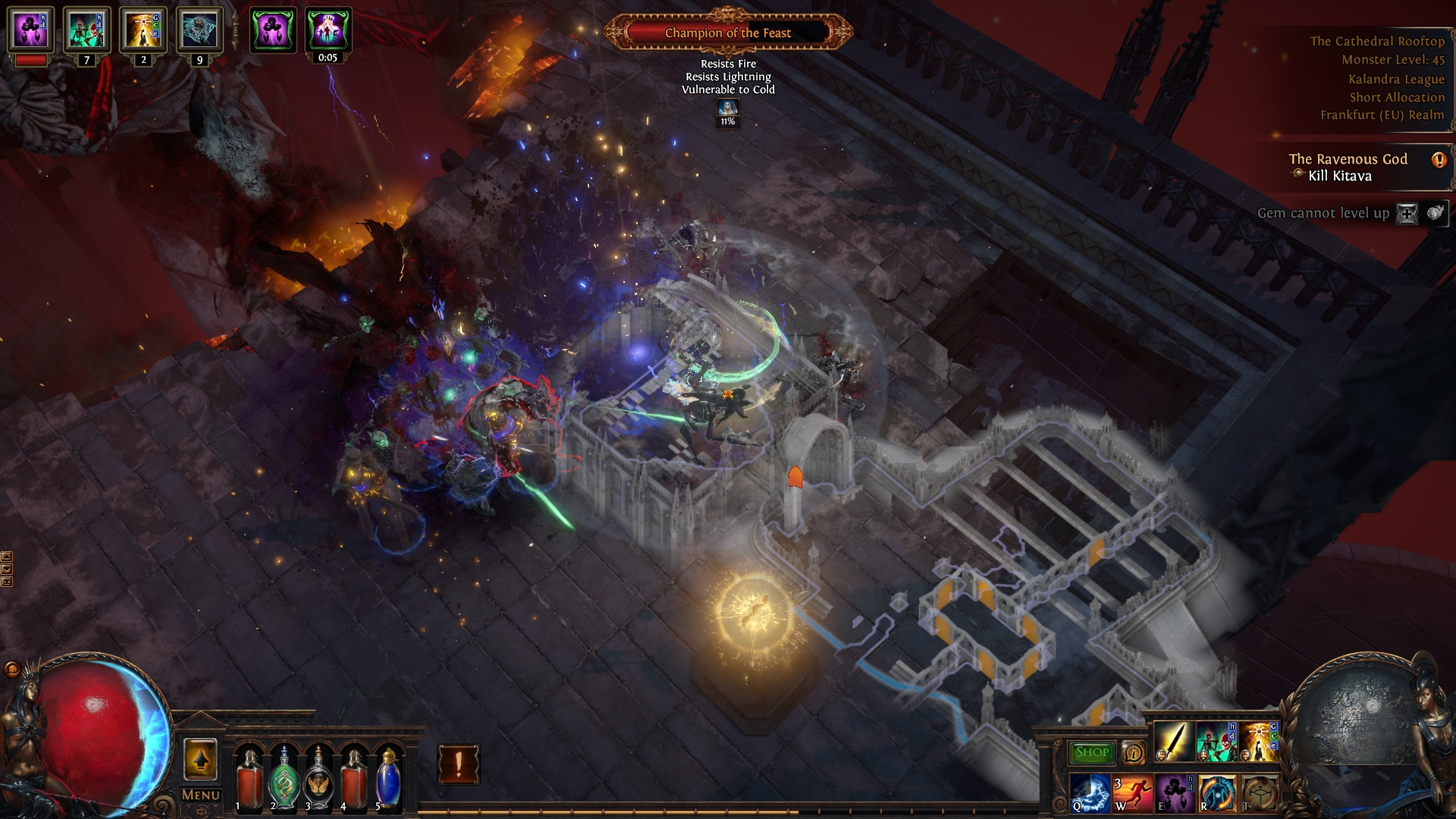Select the sword default attack skill
1456x819 pixels.
(x=1173, y=741)
